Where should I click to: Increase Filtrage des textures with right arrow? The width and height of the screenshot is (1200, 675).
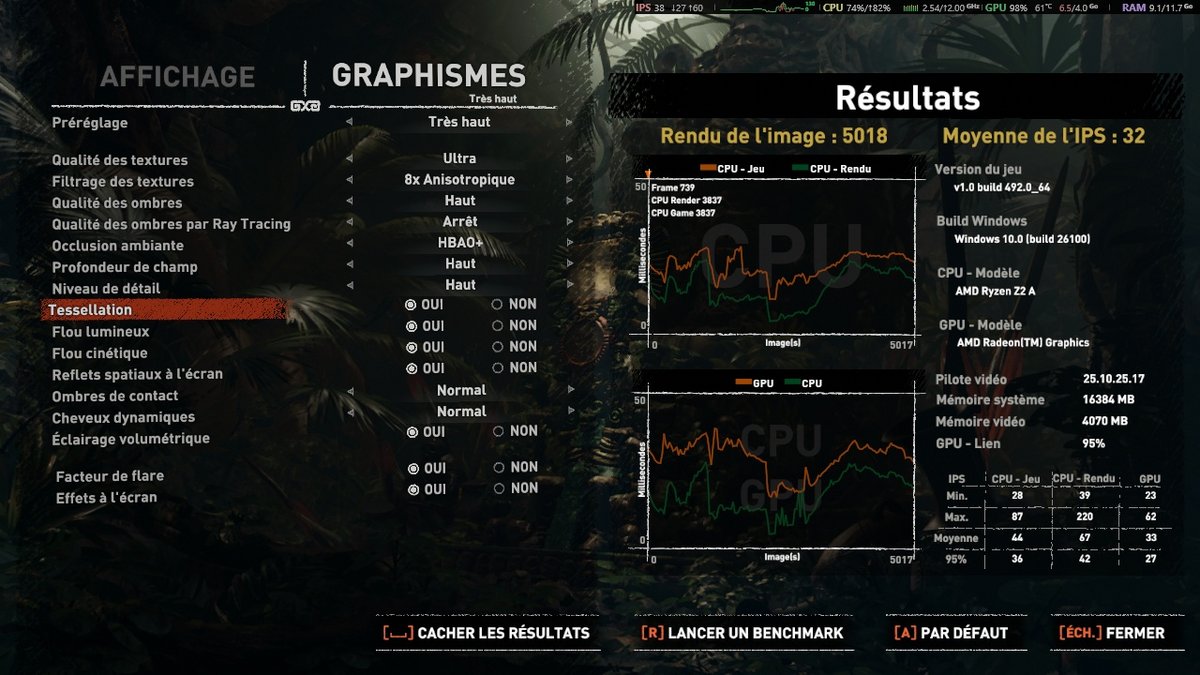pyautogui.click(x=569, y=181)
